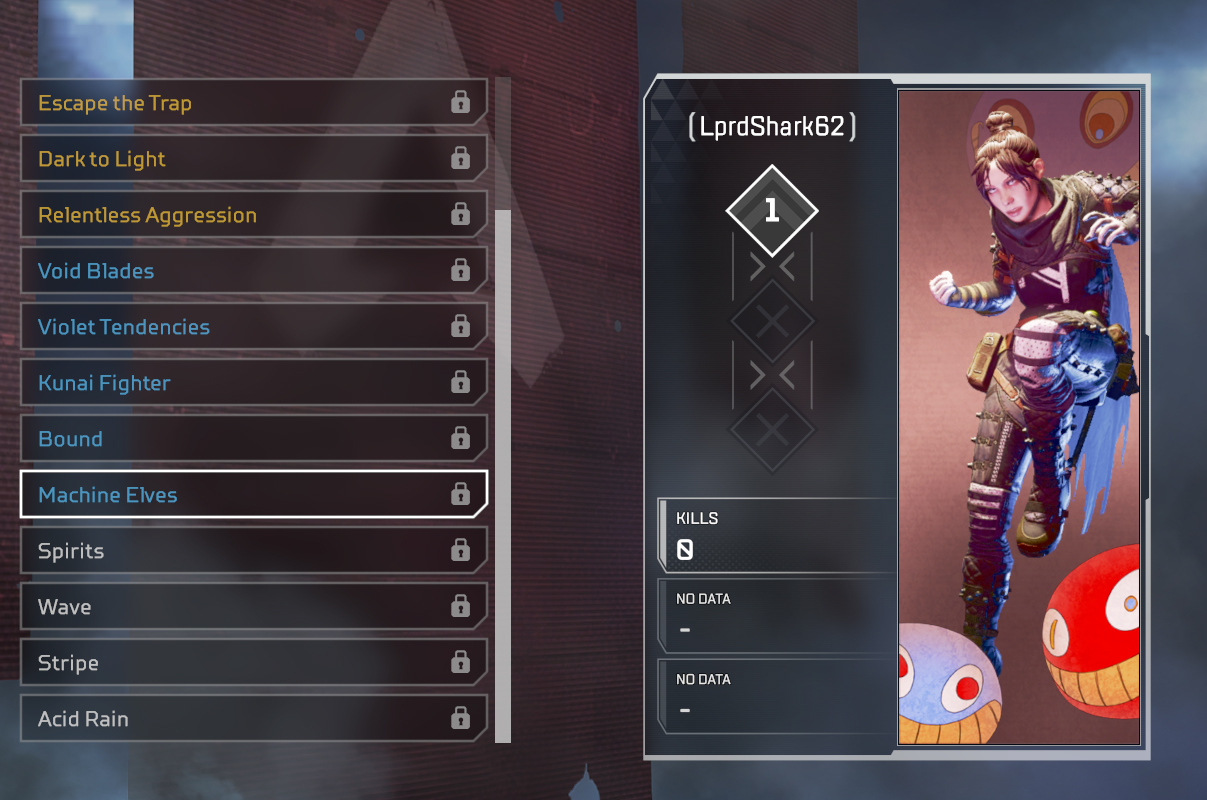
Task: Choose the Dark to Light frame
Action: click(253, 159)
